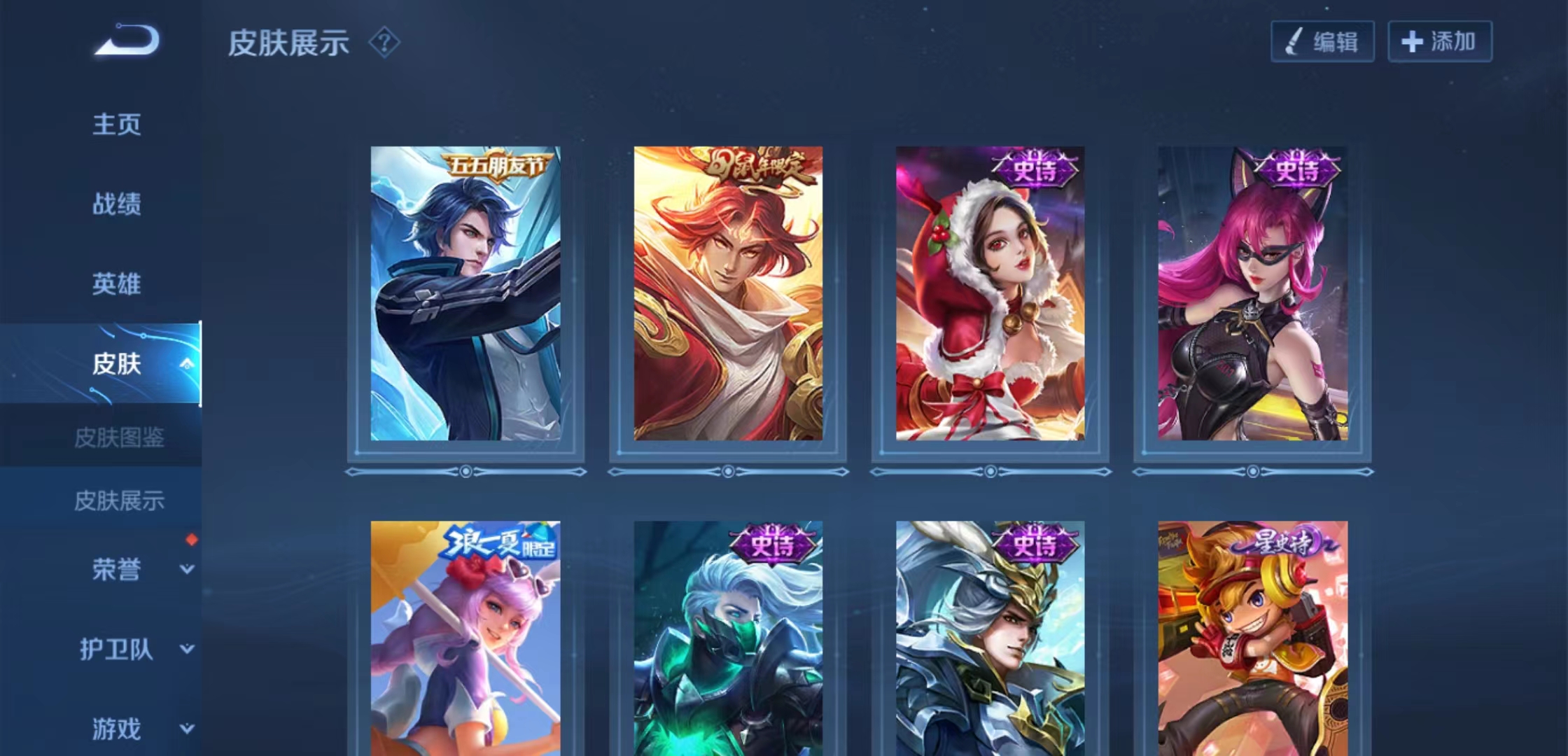The image size is (1568, 756).
Task: Pick the pink-haired cat mask epic skin
Action: (x=1252, y=294)
